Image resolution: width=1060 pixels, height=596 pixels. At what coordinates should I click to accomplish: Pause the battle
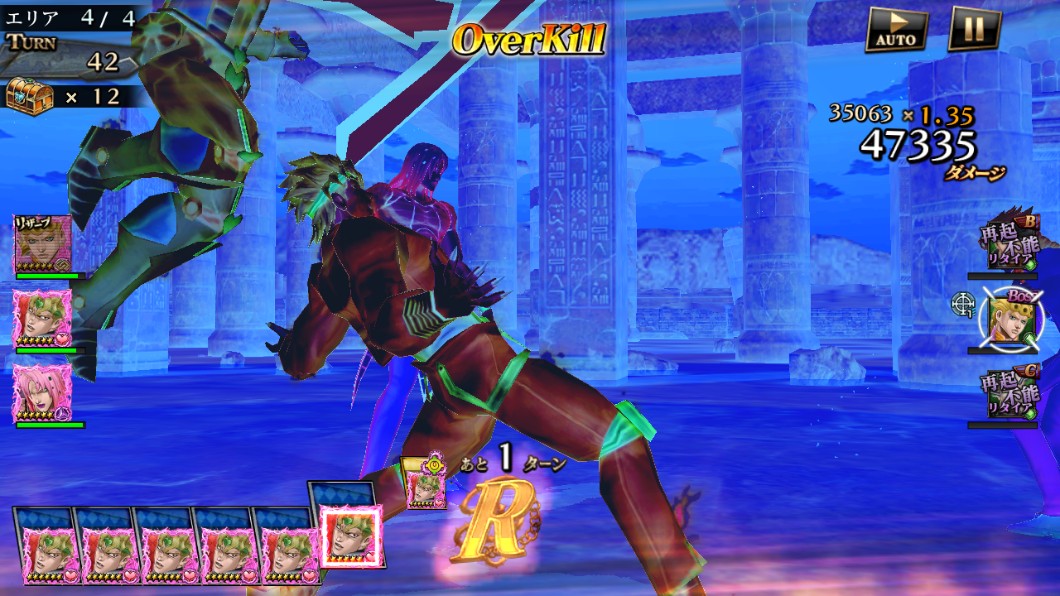click(974, 29)
